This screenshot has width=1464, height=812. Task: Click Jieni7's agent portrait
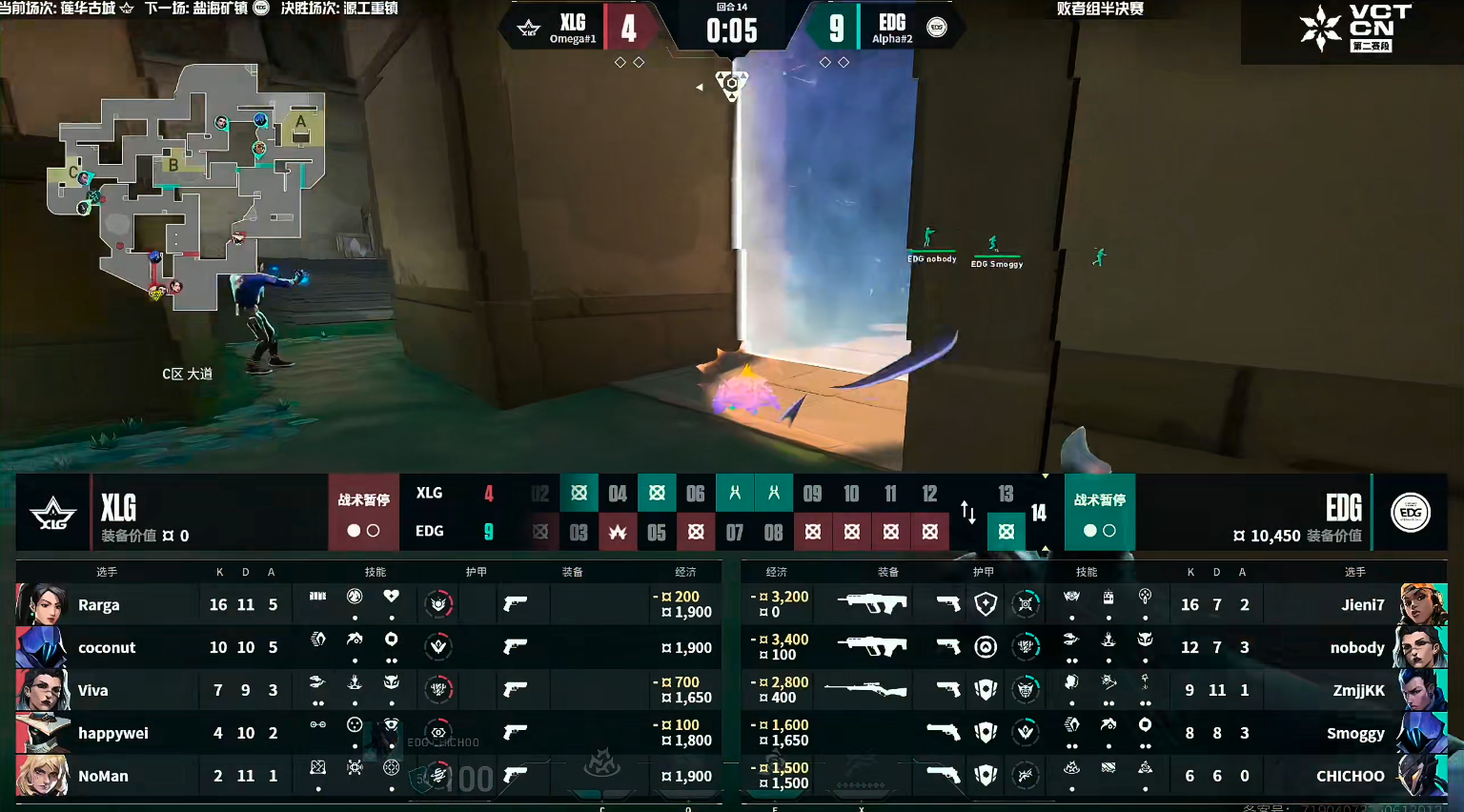(x=1423, y=605)
